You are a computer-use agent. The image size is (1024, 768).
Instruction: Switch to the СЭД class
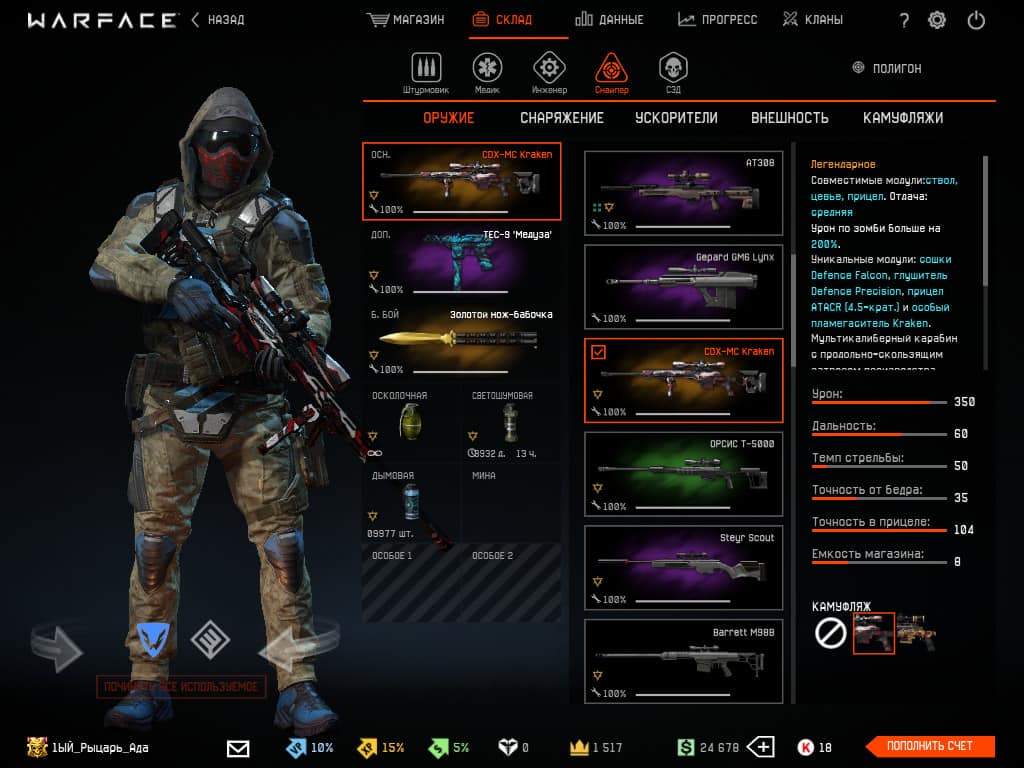(672, 70)
